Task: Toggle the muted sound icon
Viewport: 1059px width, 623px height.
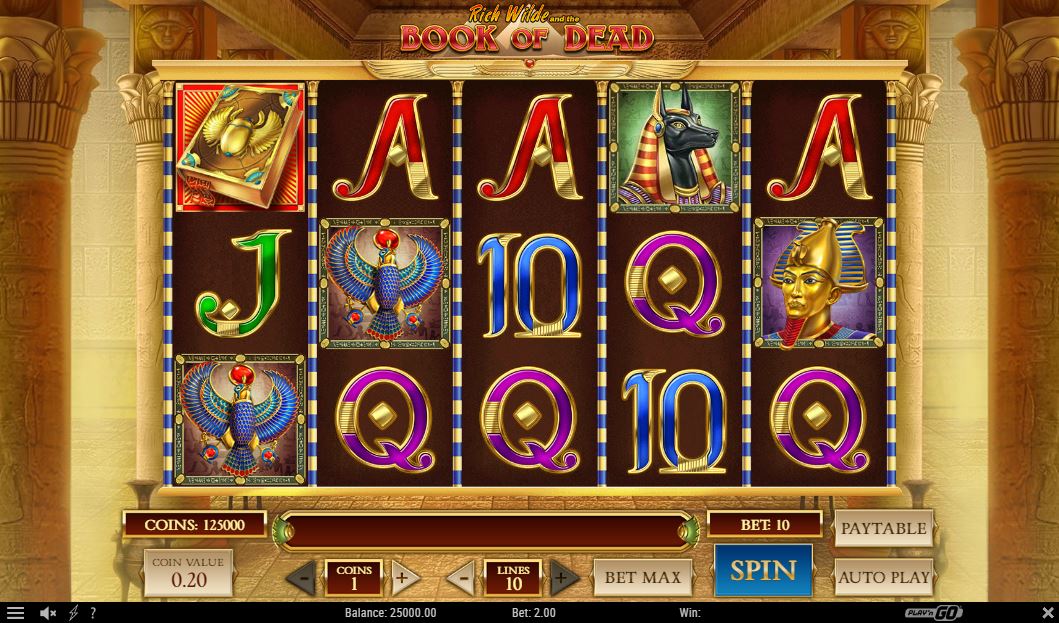Action: [x=47, y=613]
